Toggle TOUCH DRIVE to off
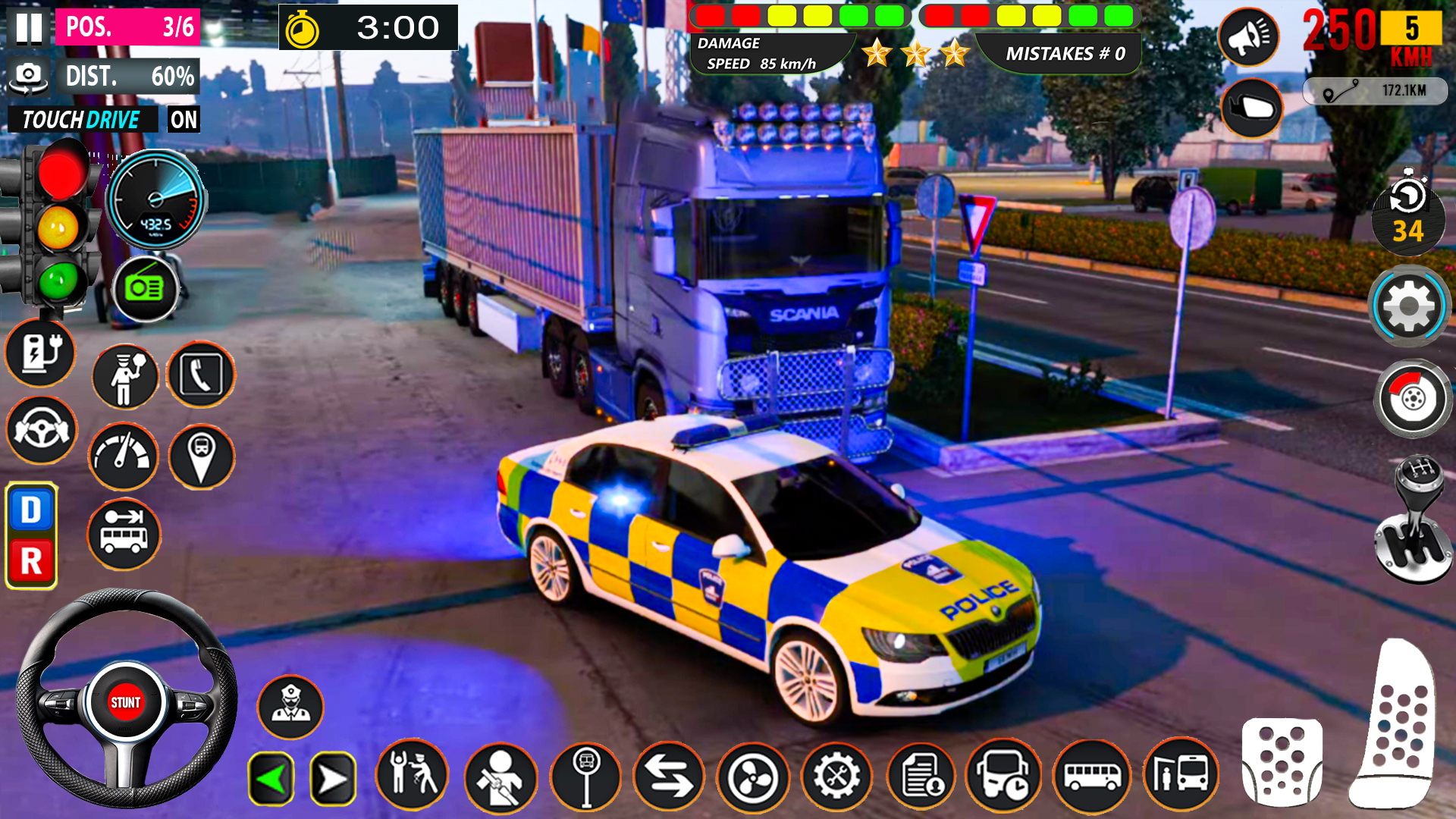The width and height of the screenshot is (1456, 819). [184, 120]
